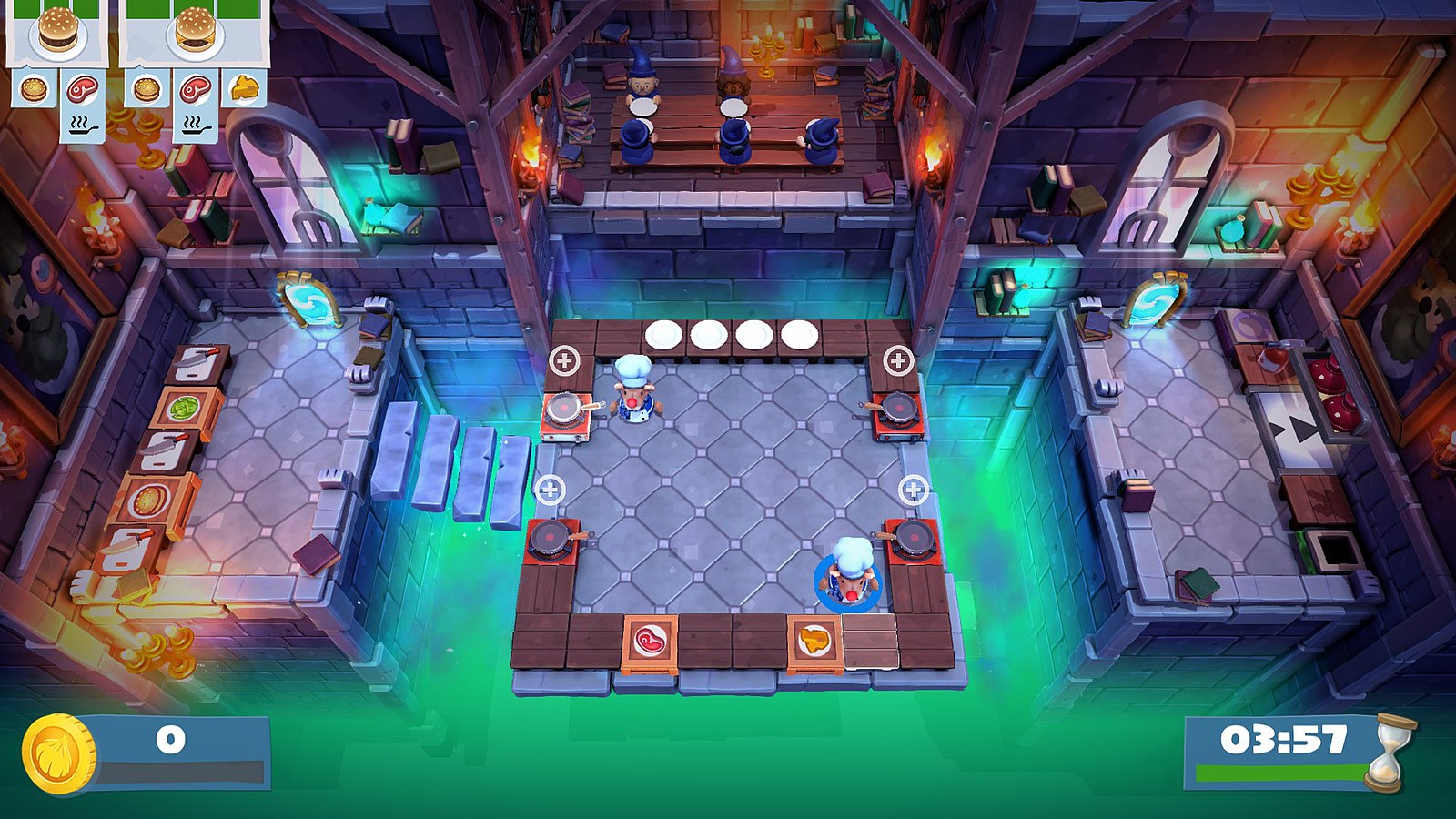1456x819 pixels.
Task: Click the meat crate at the bottom counter
Action: (x=650, y=638)
